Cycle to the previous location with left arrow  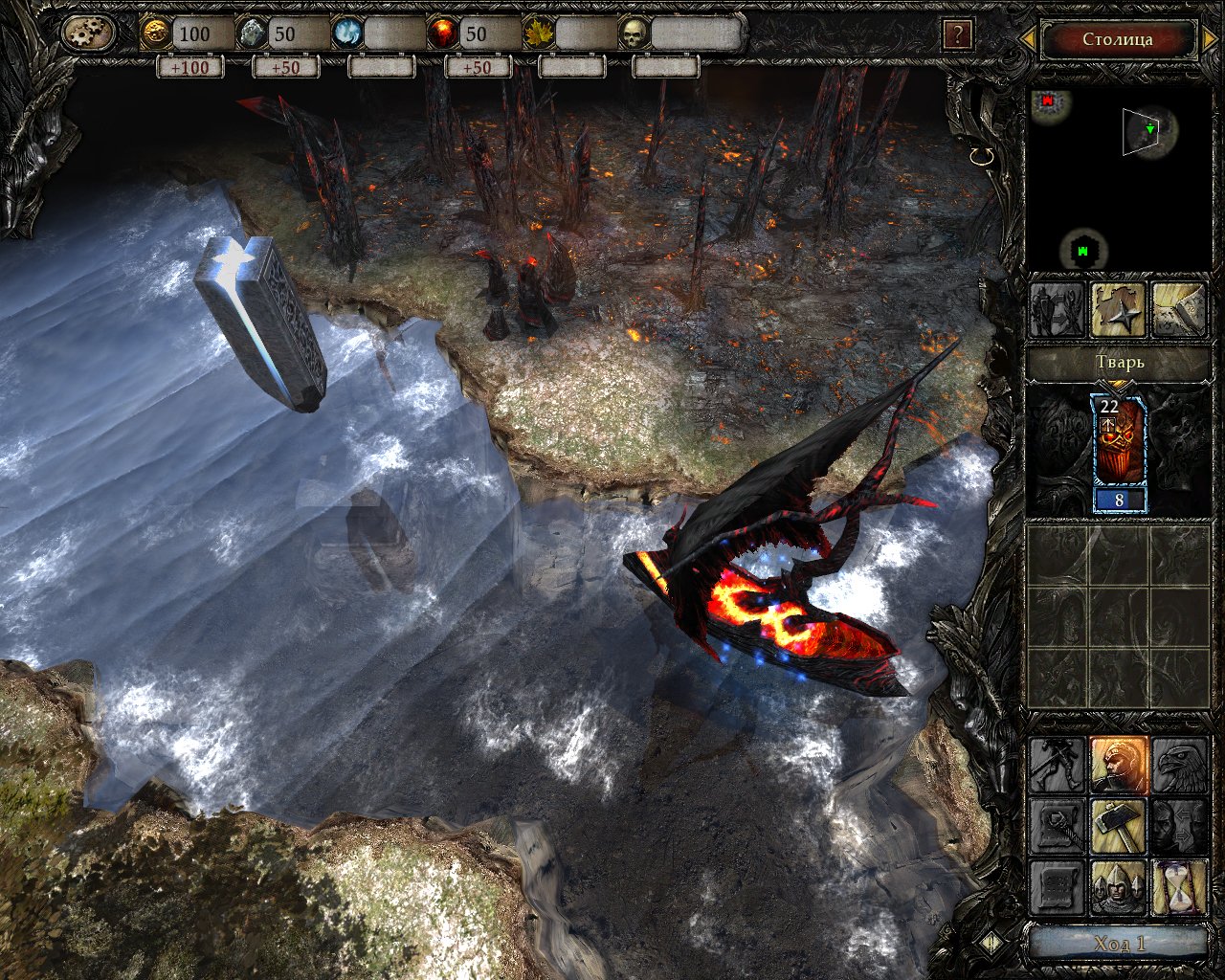(x=1028, y=39)
